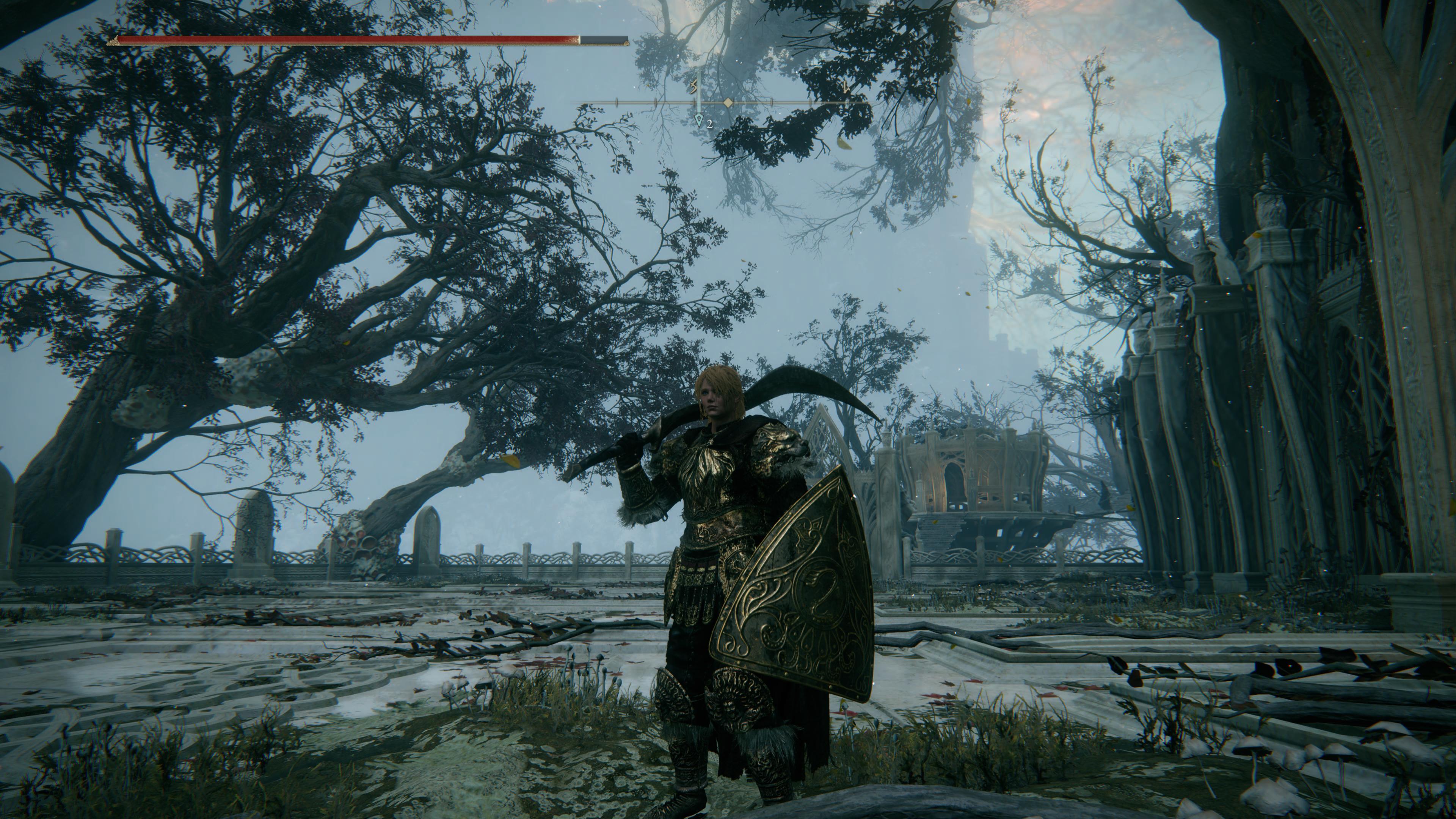This screenshot has width=1456, height=819.
Task: Select the gold diamond marker on the compass
Action: (728, 103)
